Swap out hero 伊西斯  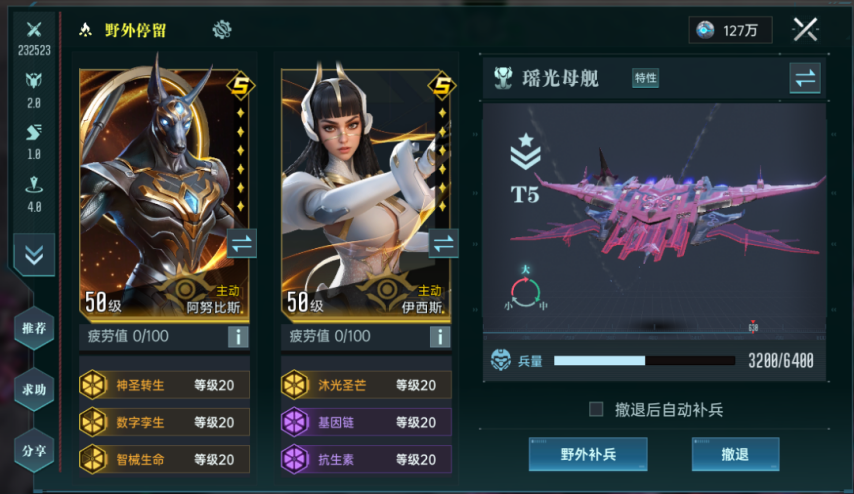point(443,243)
